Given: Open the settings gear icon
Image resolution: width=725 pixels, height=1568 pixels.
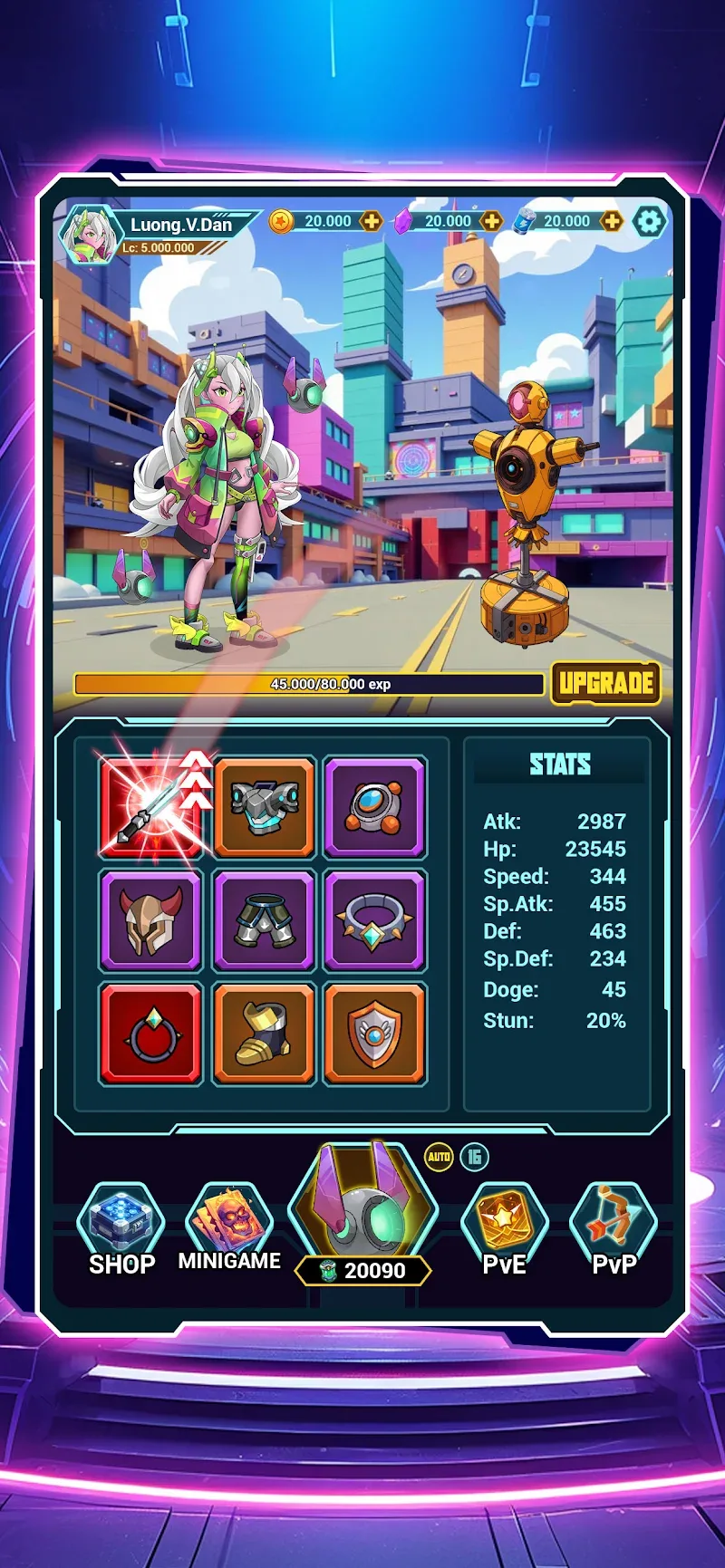Looking at the screenshot, I should coord(649,222).
